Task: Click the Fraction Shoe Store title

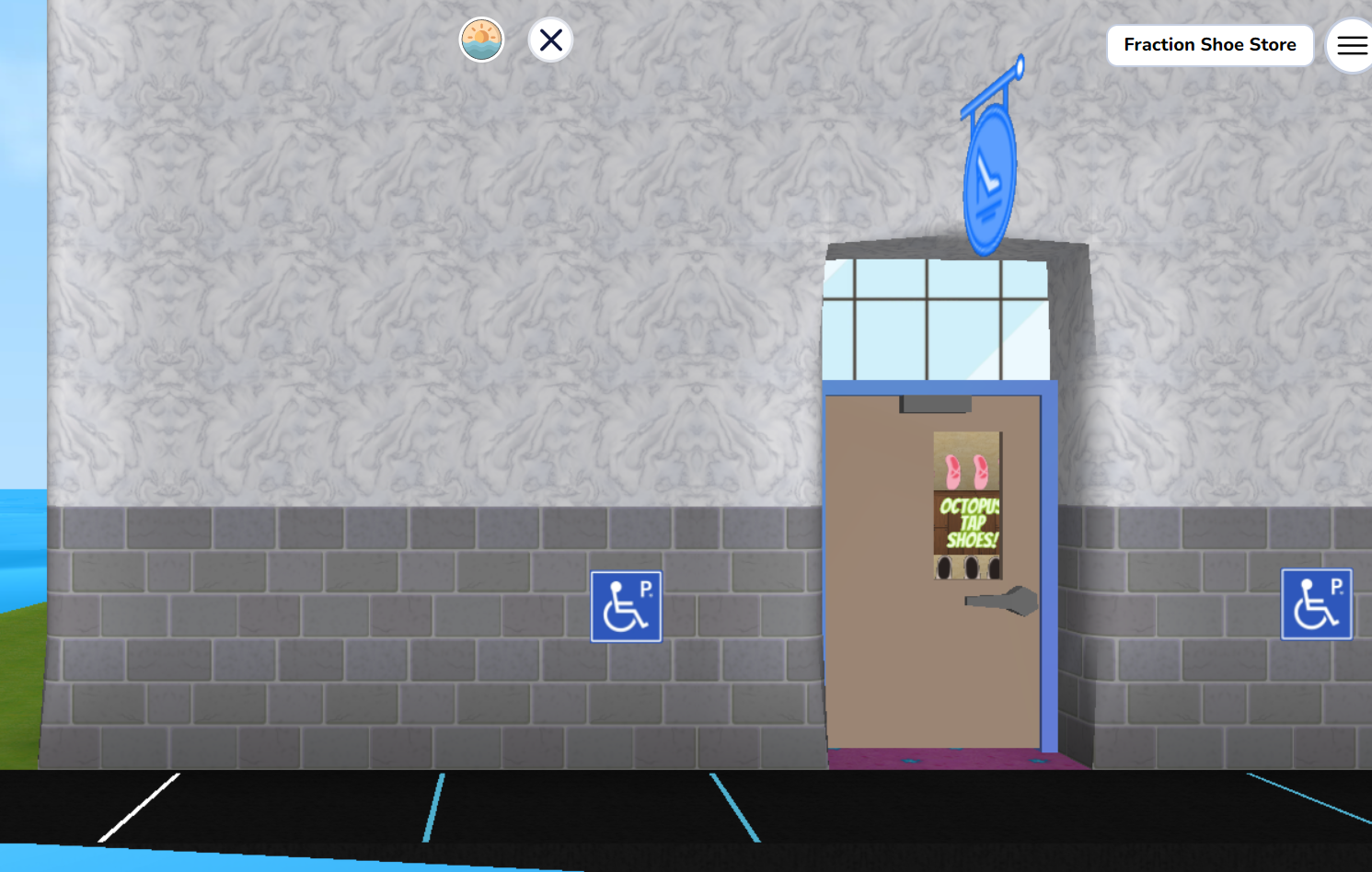Action: point(1210,44)
